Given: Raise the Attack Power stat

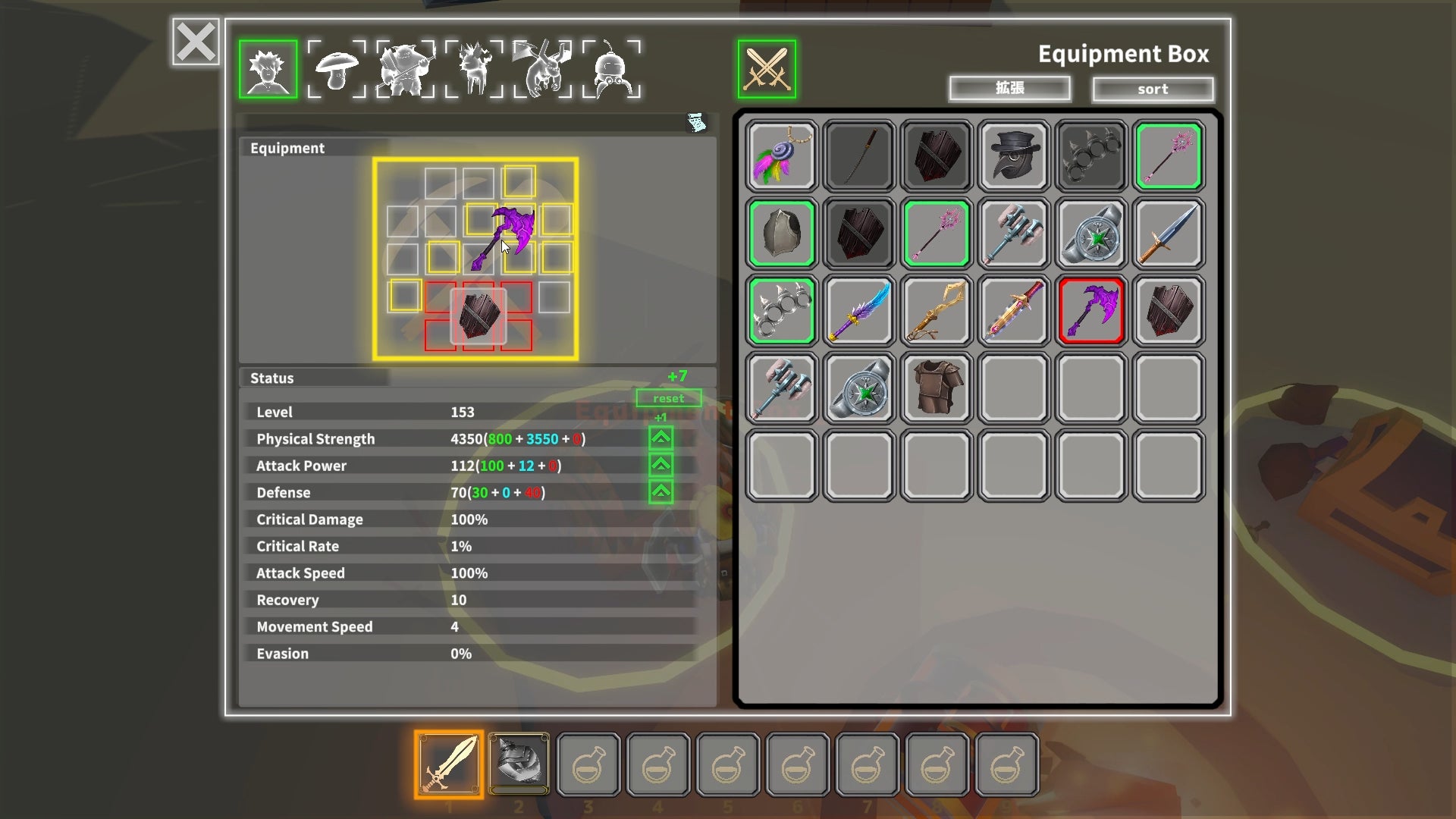Looking at the screenshot, I should [x=661, y=465].
